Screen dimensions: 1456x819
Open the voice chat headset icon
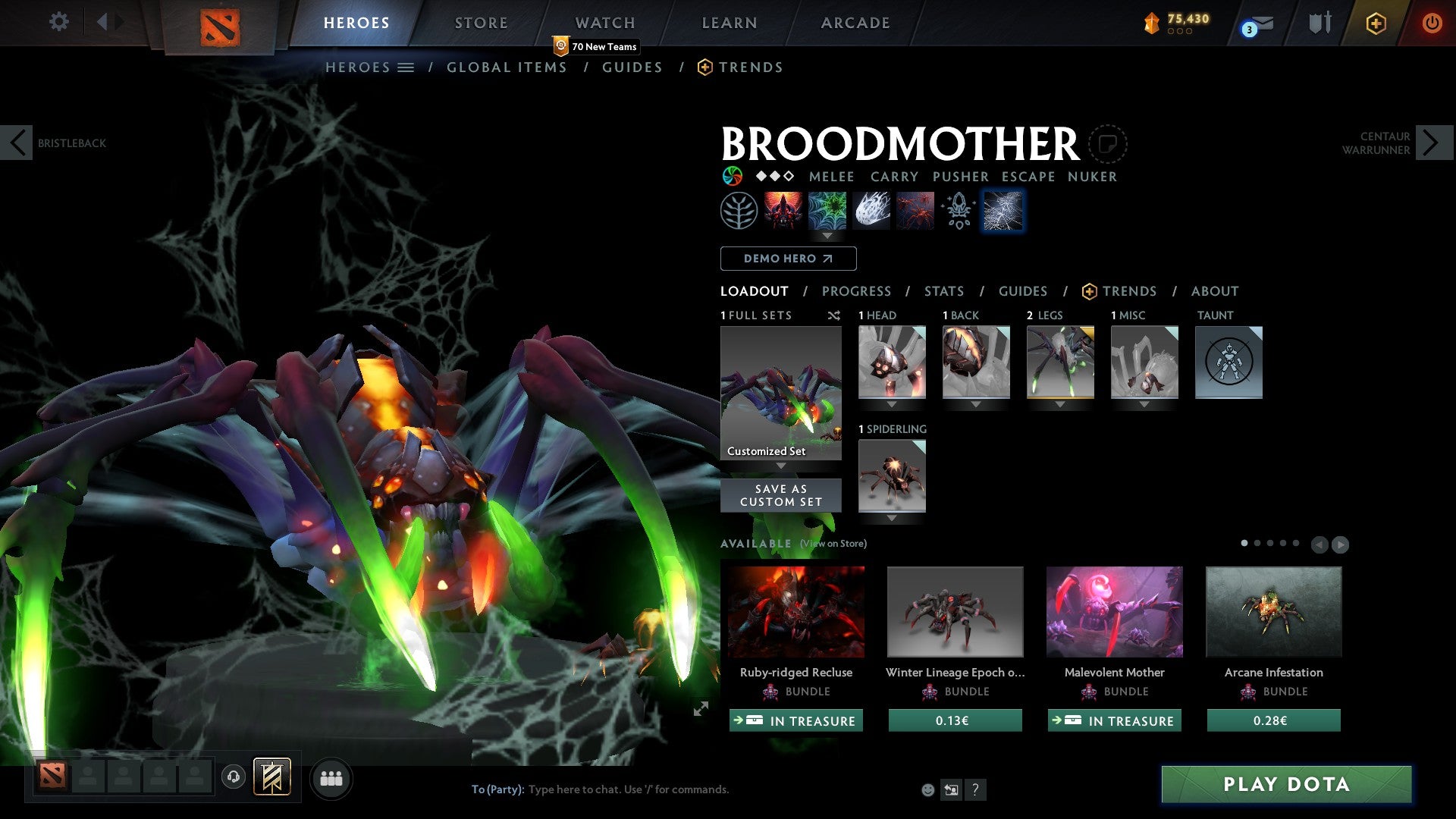(234, 777)
